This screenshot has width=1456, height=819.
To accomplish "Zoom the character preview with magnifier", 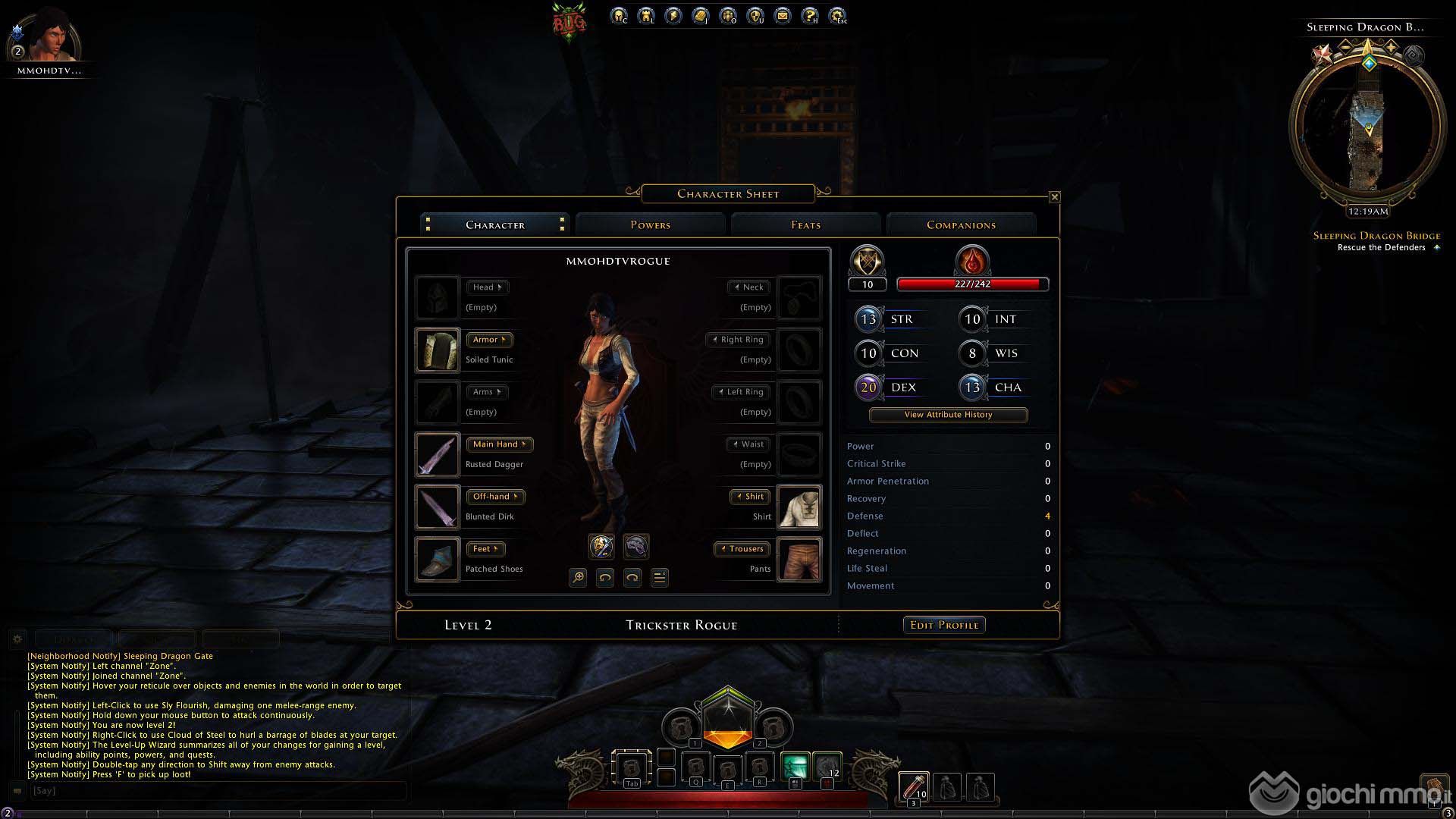I will (x=578, y=578).
